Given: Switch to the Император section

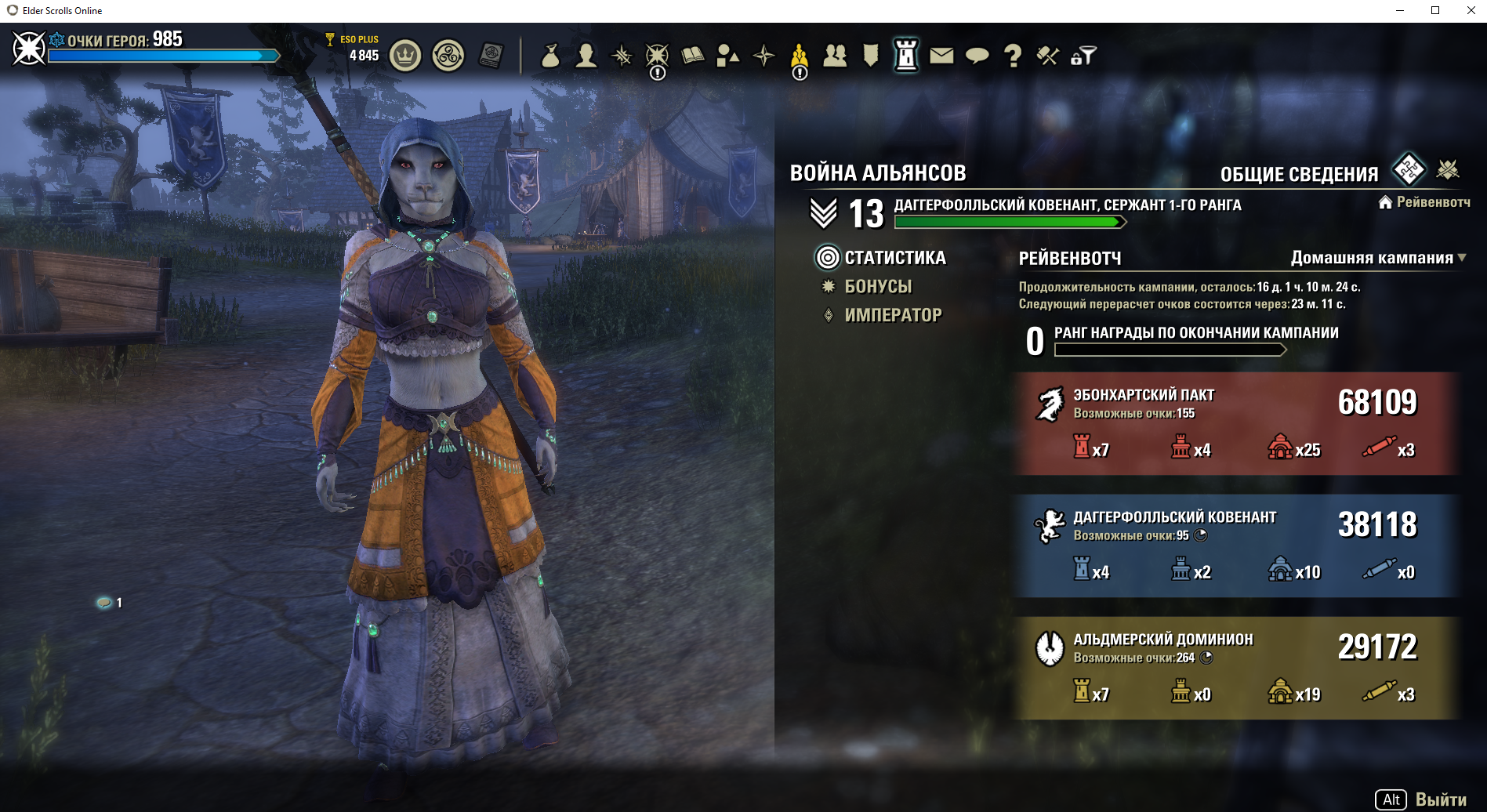Looking at the screenshot, I should [x=893, y=315].
